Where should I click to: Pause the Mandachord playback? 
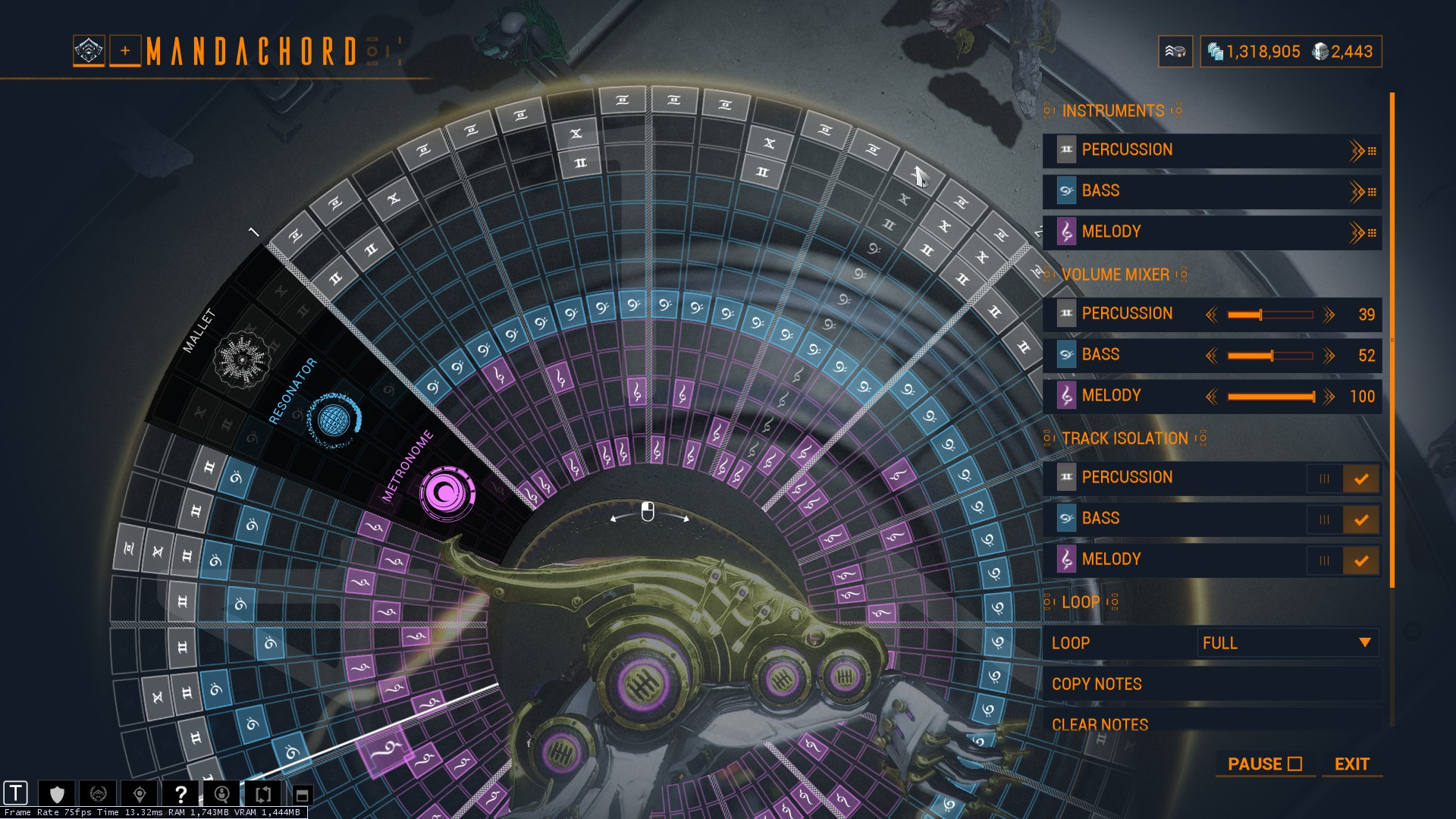1264,764
